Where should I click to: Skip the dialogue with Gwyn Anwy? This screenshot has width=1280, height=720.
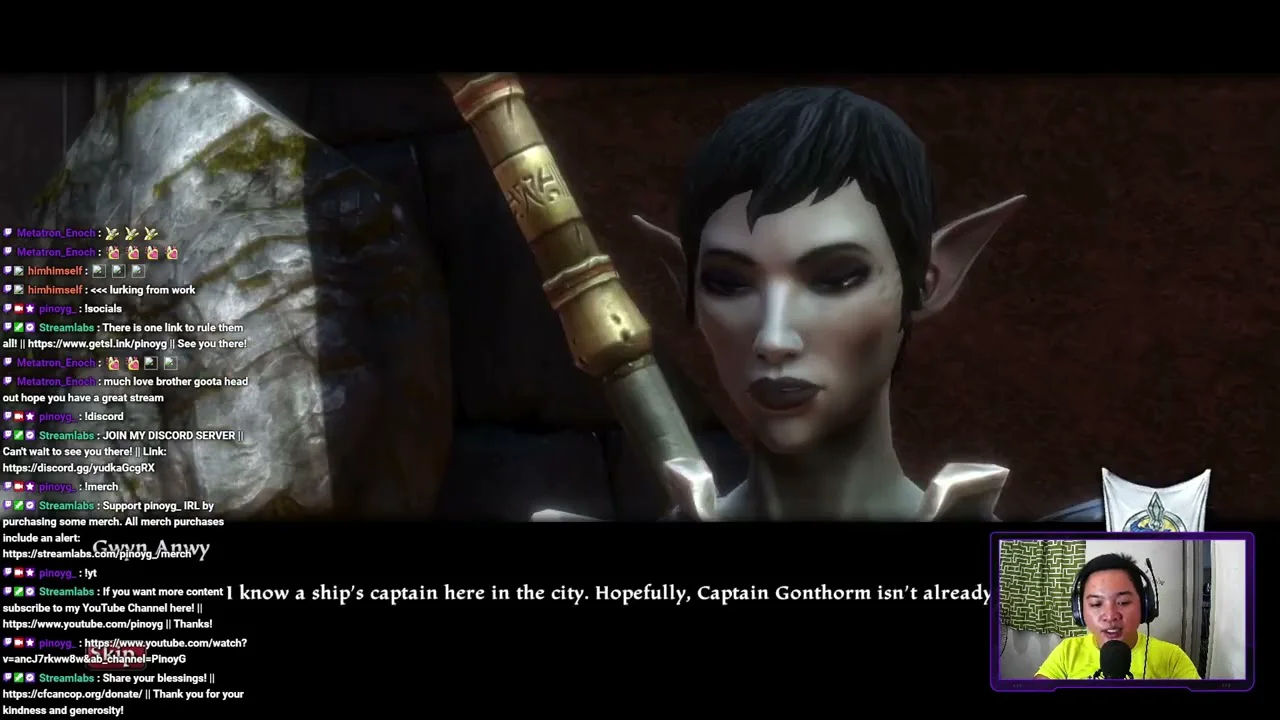click(x=116, y=655)
